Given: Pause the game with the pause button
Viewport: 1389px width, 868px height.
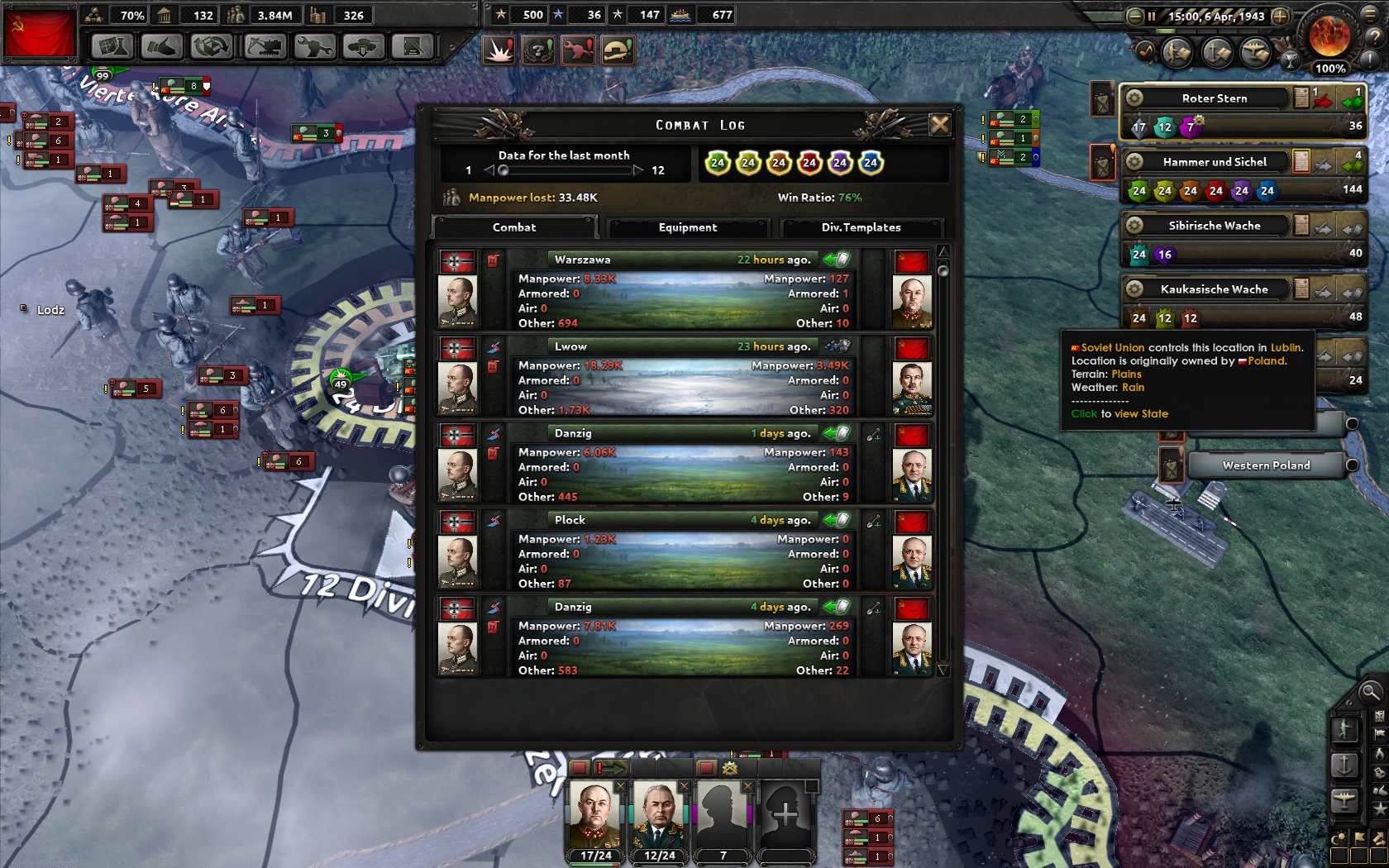Looking at the screenshot, I should [x=1150, y=14].
